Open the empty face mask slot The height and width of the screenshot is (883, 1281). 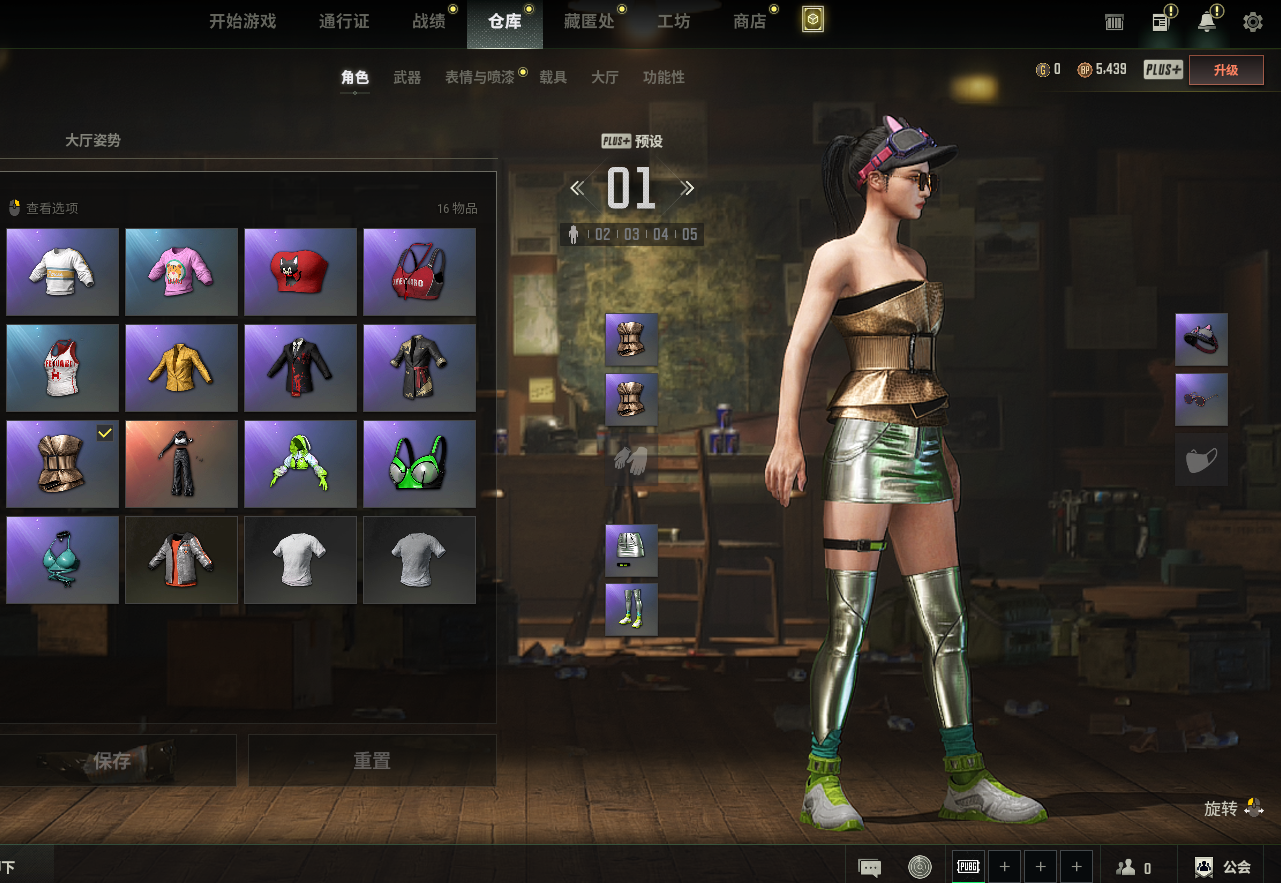pyautogui.click(x=1201, y=460)
